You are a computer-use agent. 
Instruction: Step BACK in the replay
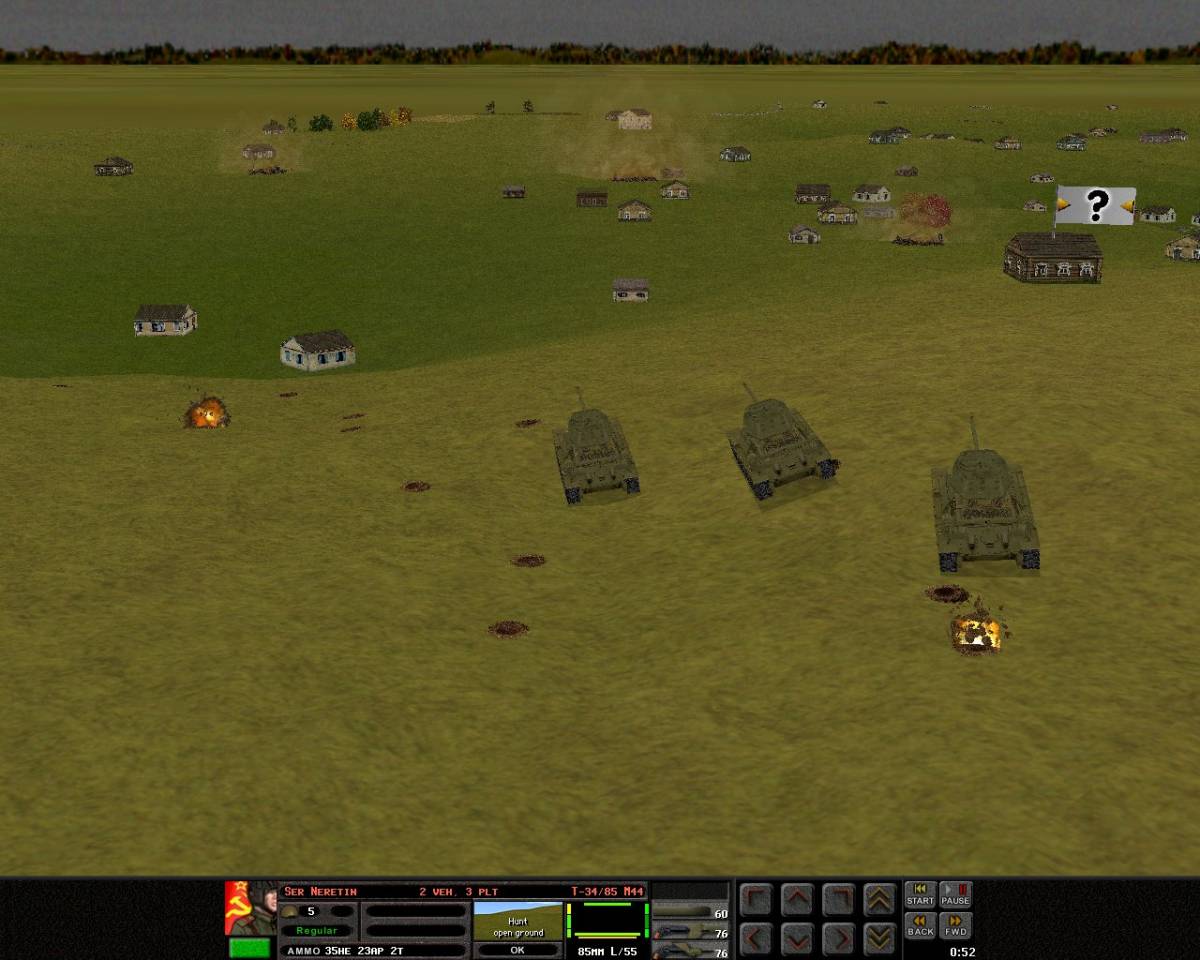920,925
